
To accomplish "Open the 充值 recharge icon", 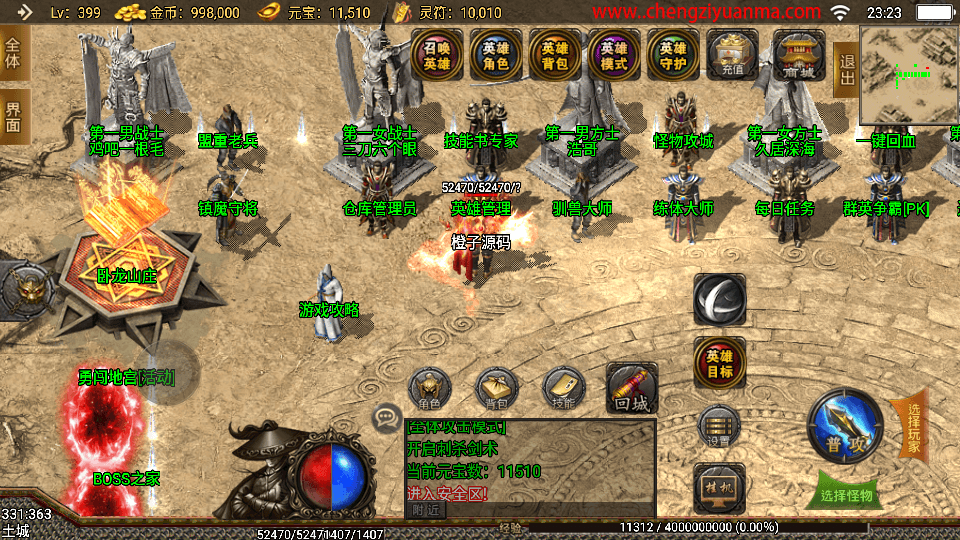I will click(x=733, y=55).
